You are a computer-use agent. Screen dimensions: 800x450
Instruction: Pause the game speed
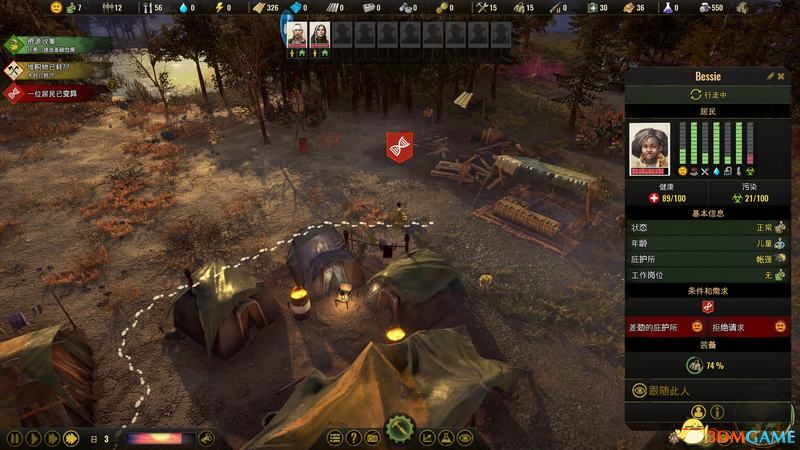13,438
